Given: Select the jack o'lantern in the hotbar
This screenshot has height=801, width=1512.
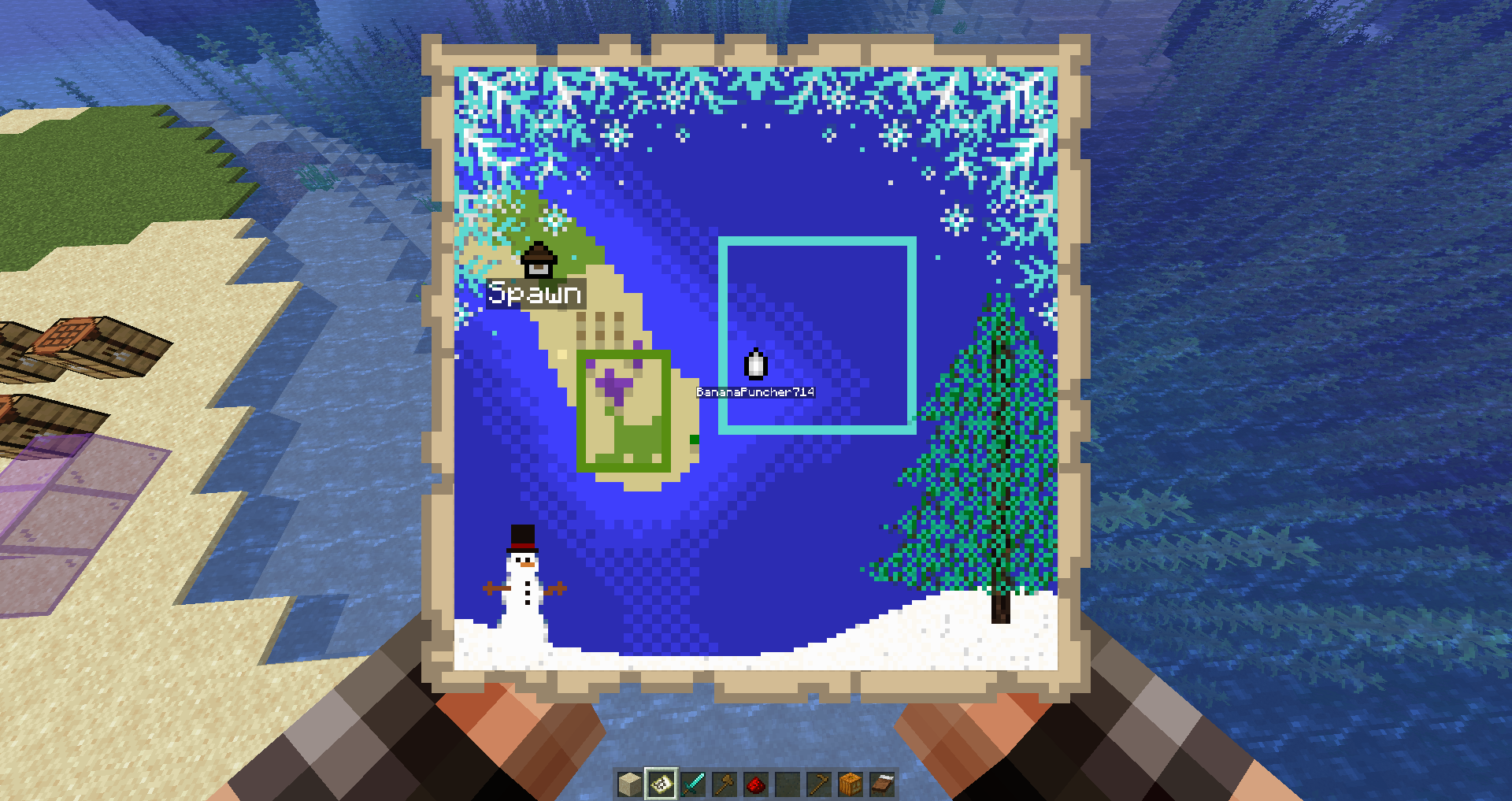Looking at the screenshot, I should pyautogui.click(x=850, y=784).
